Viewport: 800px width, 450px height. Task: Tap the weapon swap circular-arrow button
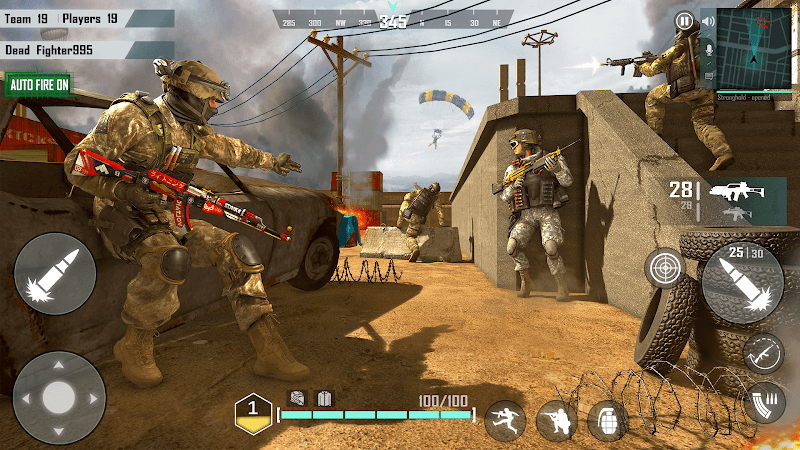763,352
